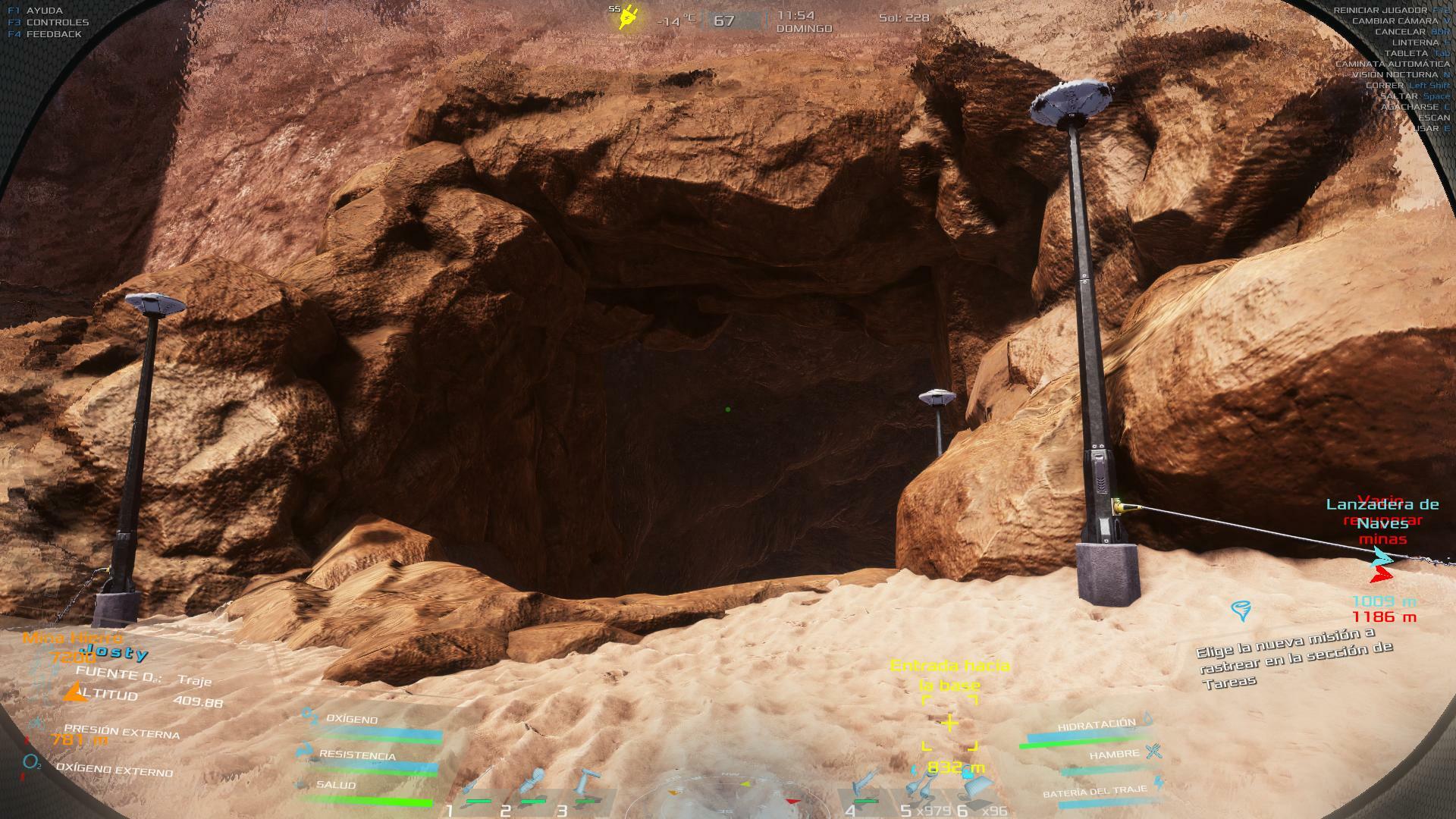Select hotbar slot 3 tool
The height and width of the screenshot is (819, 1456).
[x=585, y=786]
